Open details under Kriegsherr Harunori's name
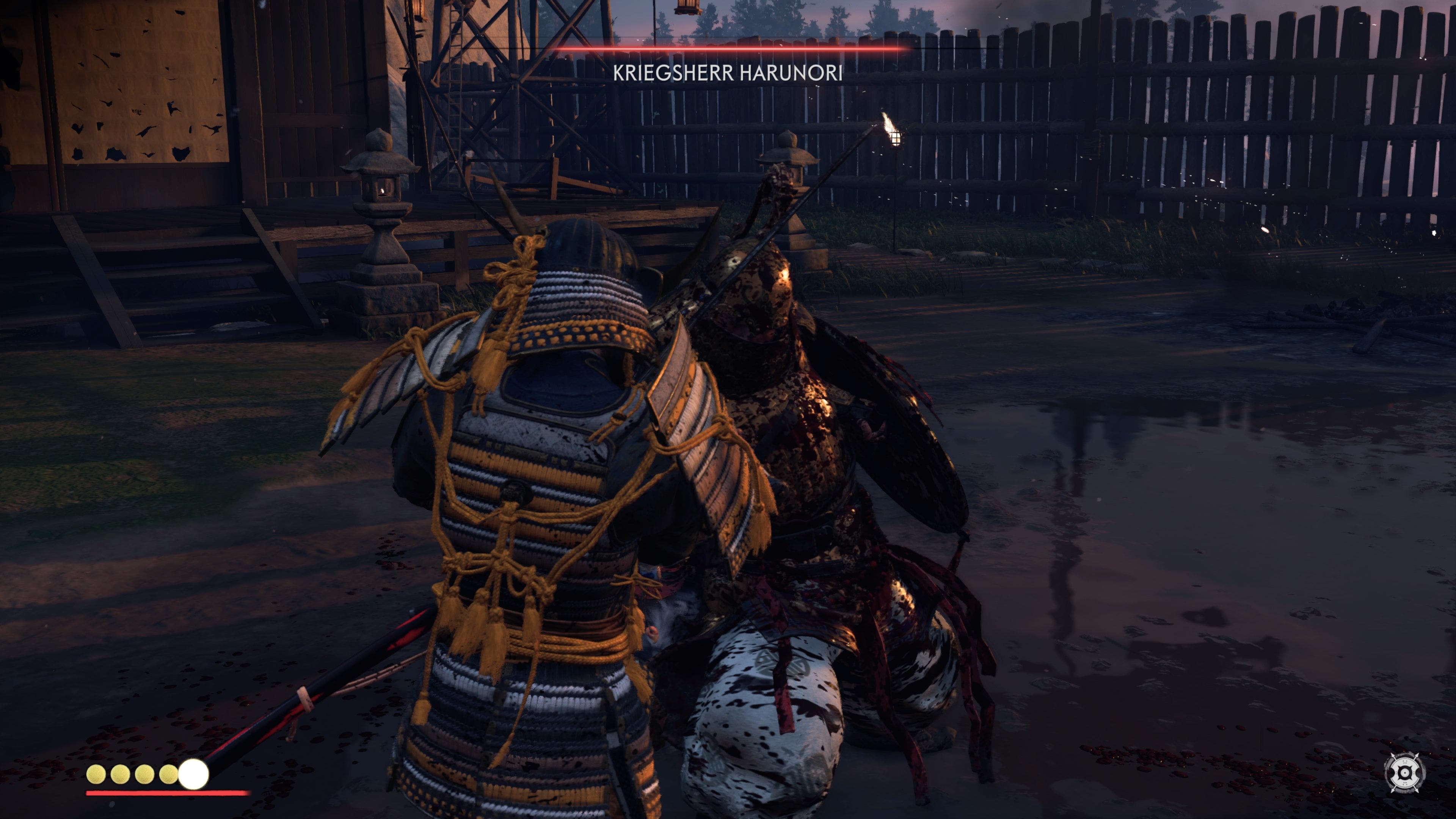 coord(729,74)
